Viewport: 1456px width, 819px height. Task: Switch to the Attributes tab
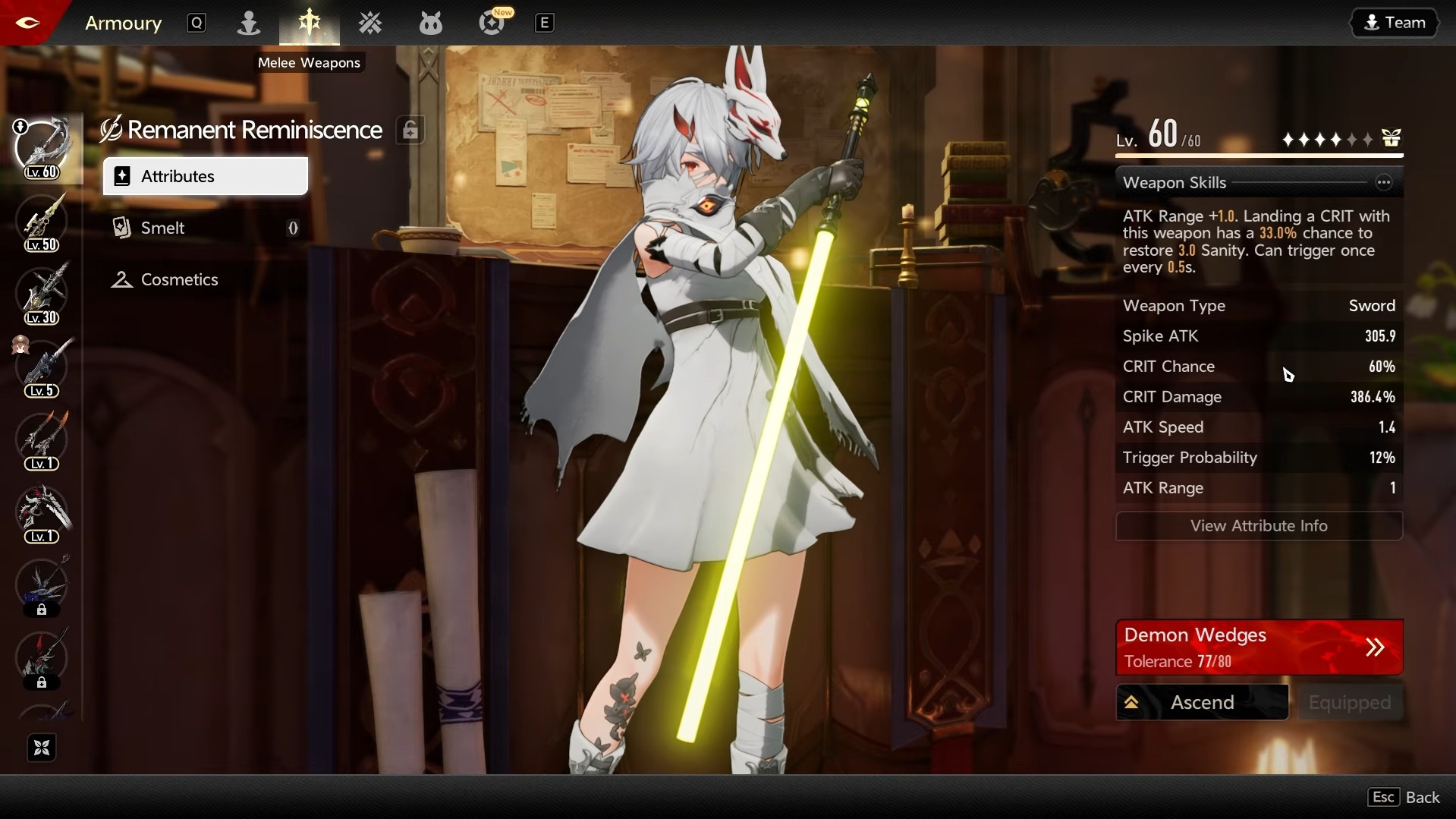204,176
